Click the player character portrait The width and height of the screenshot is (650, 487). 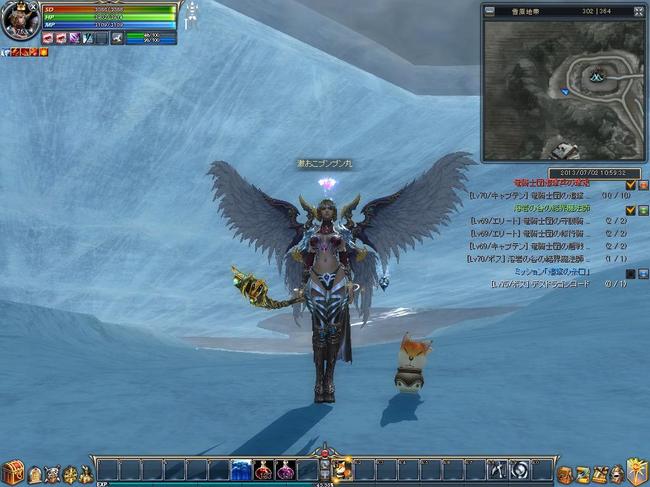[x=19, y=21]
